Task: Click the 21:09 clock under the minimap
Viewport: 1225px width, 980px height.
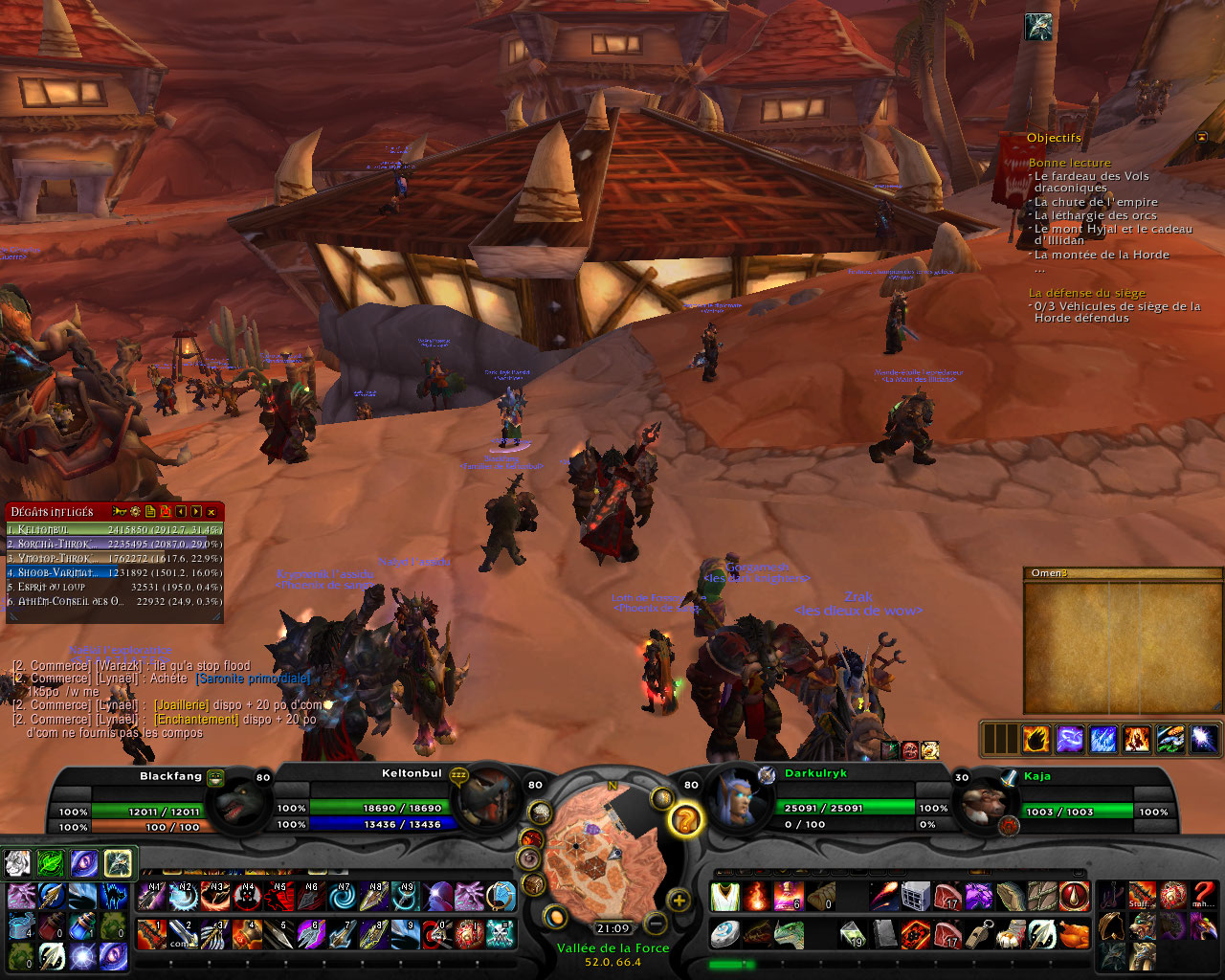Action: pyautogui.click(x=612, y=928)
